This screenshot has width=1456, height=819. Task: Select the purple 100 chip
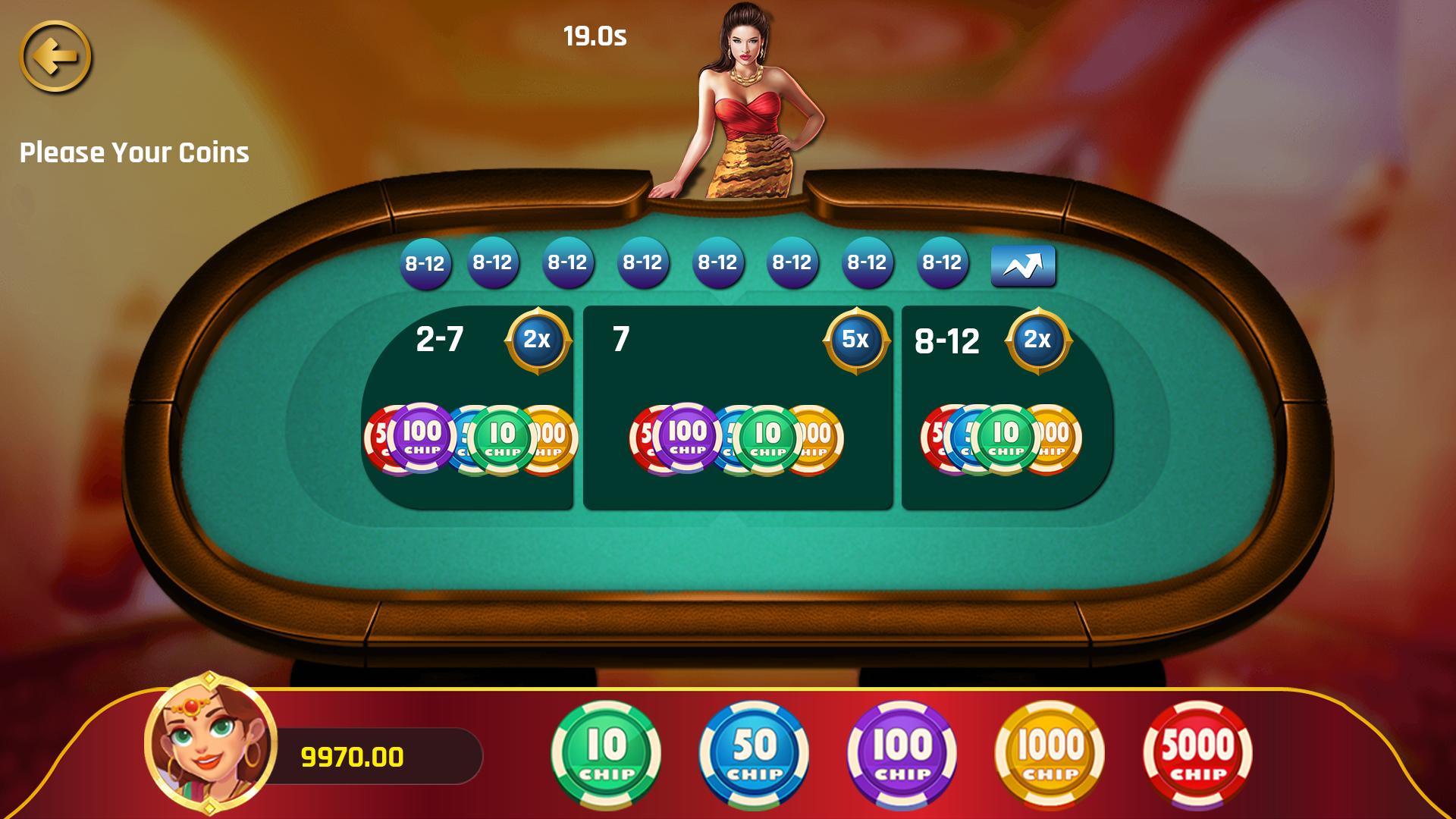pos(899,751)
